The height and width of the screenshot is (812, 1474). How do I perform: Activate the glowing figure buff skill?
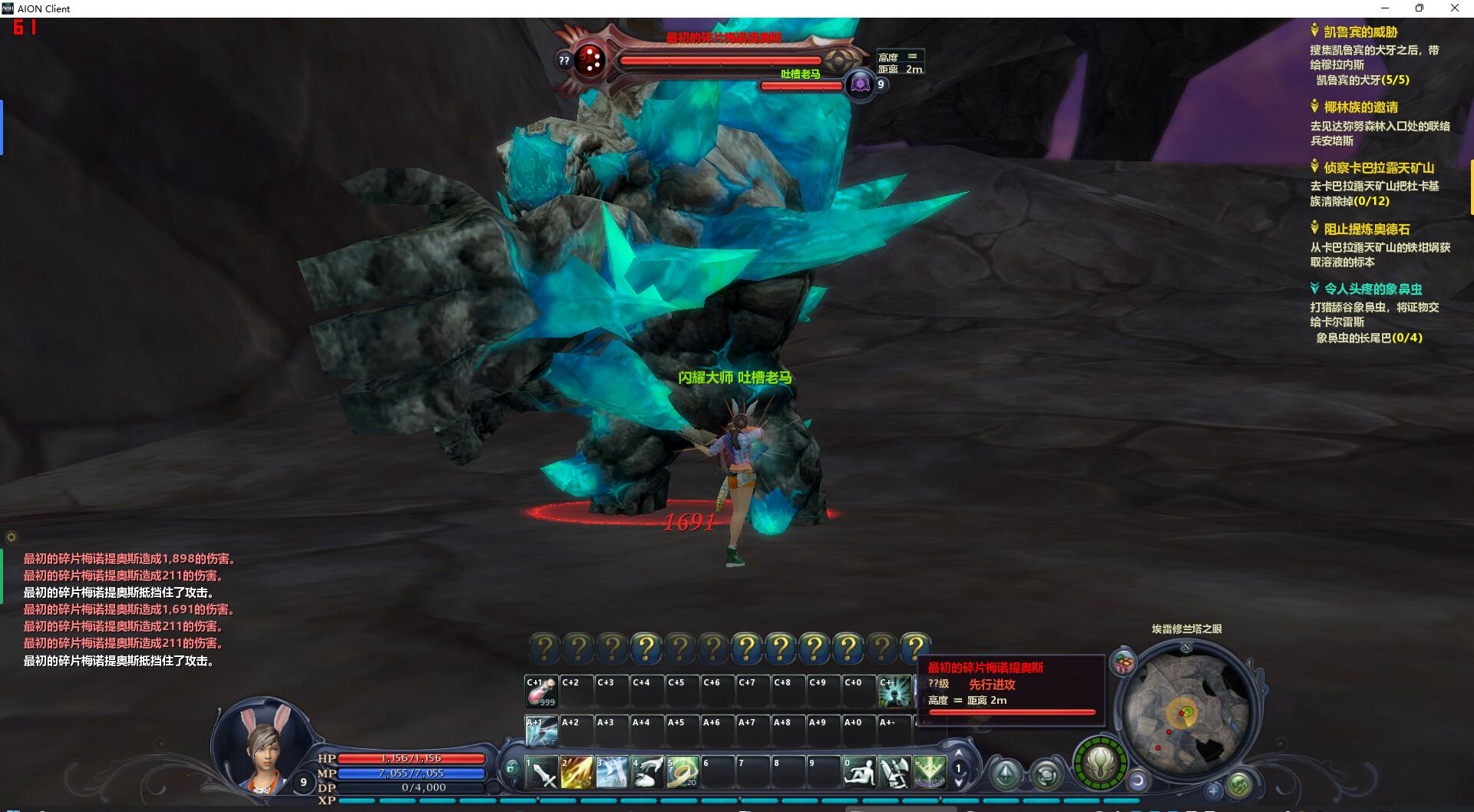click(894, 692)
